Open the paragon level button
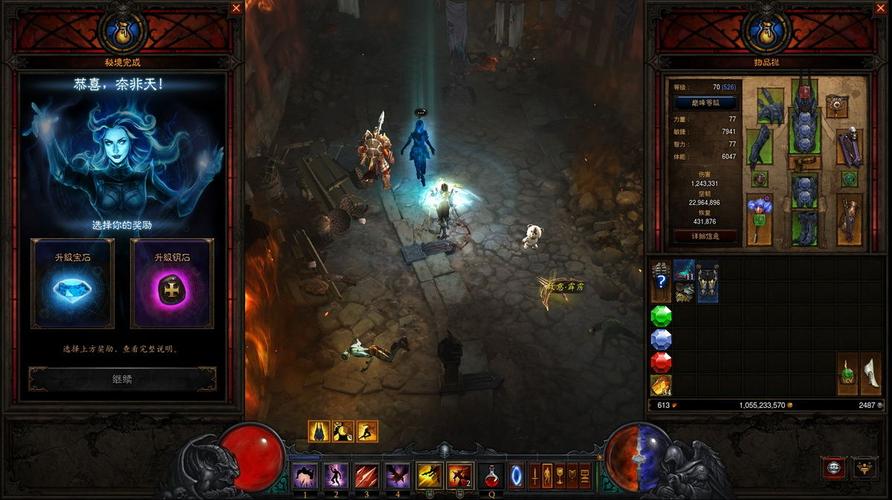The height and width of the screenshot is (500, 892). [x=706, y=102]
